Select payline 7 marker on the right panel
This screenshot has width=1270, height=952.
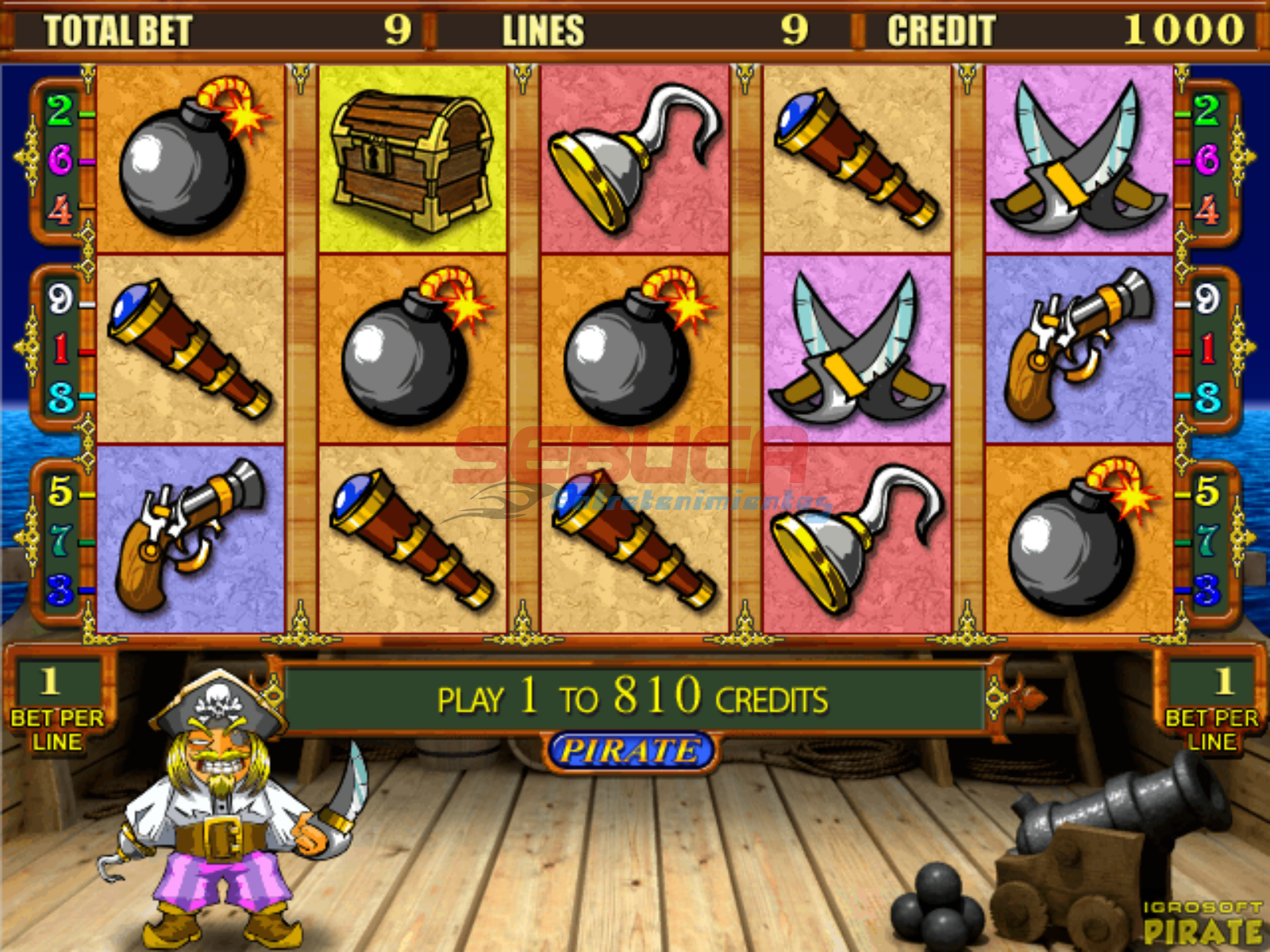(1206, 540)
